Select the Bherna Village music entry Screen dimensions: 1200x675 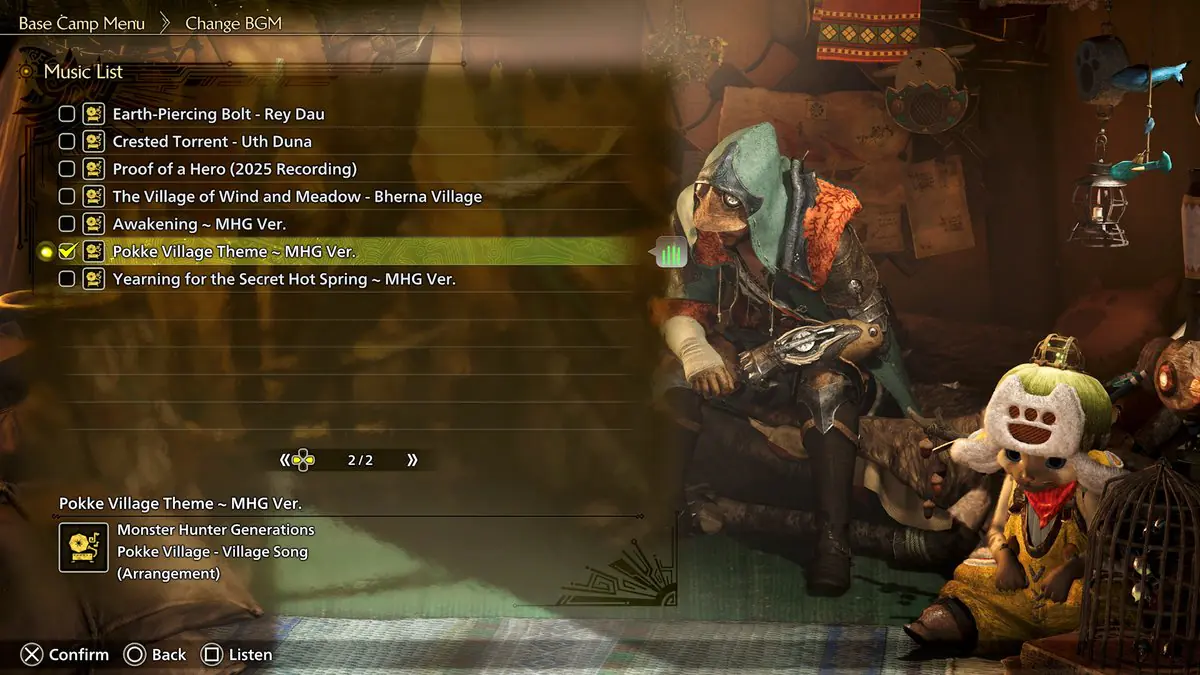click(297, 197)
